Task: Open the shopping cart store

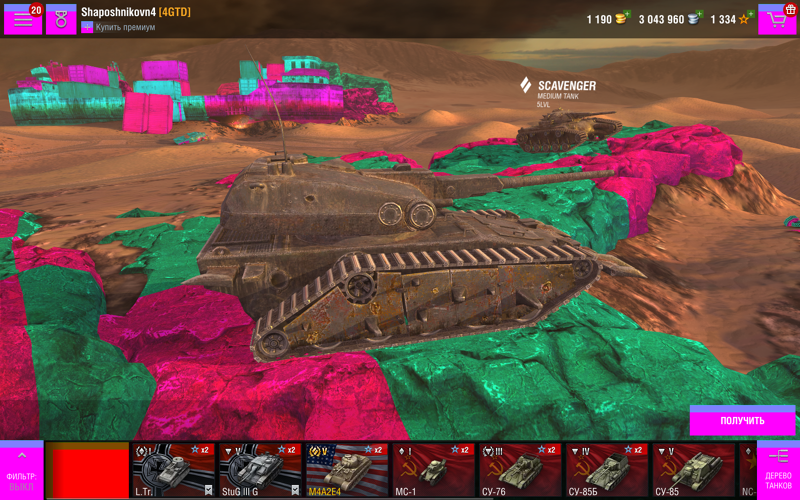Action: click(777, 19)
